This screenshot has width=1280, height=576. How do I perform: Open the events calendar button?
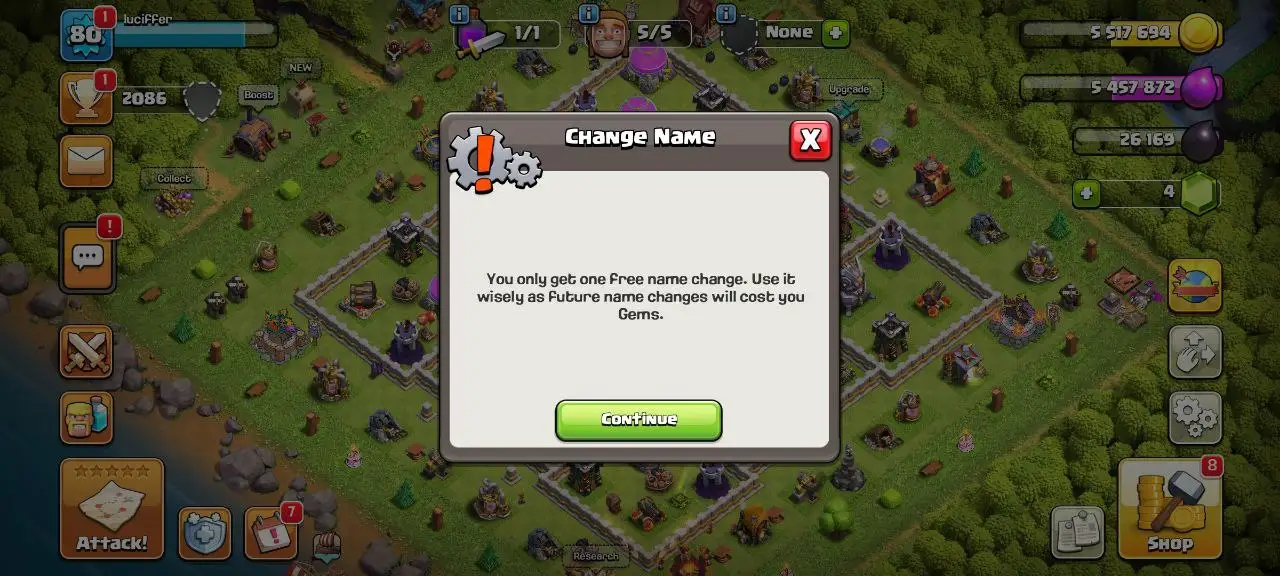[270, 533]
